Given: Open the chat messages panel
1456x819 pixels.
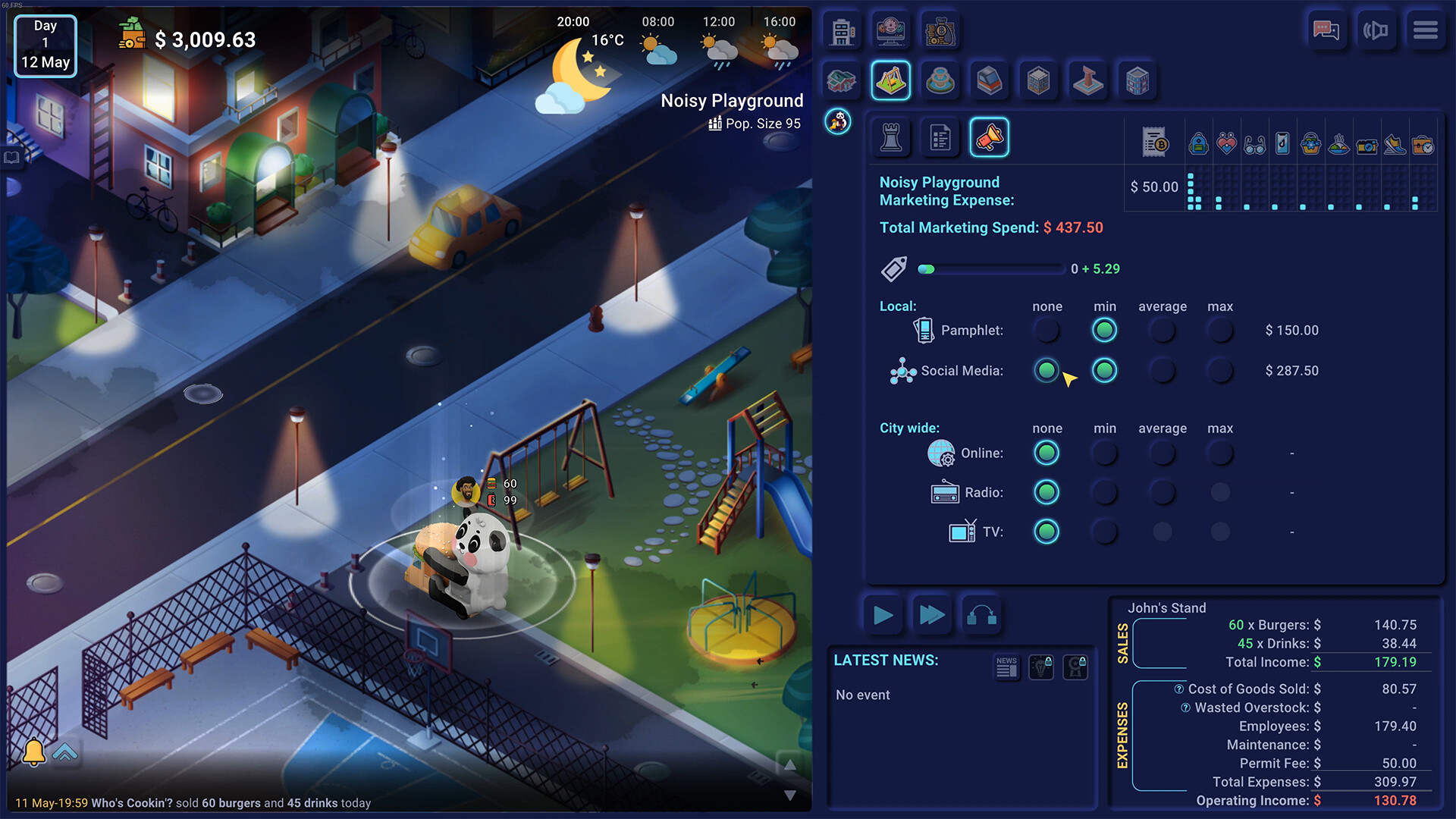Looking at the screenshot, I should [1328, 30].
